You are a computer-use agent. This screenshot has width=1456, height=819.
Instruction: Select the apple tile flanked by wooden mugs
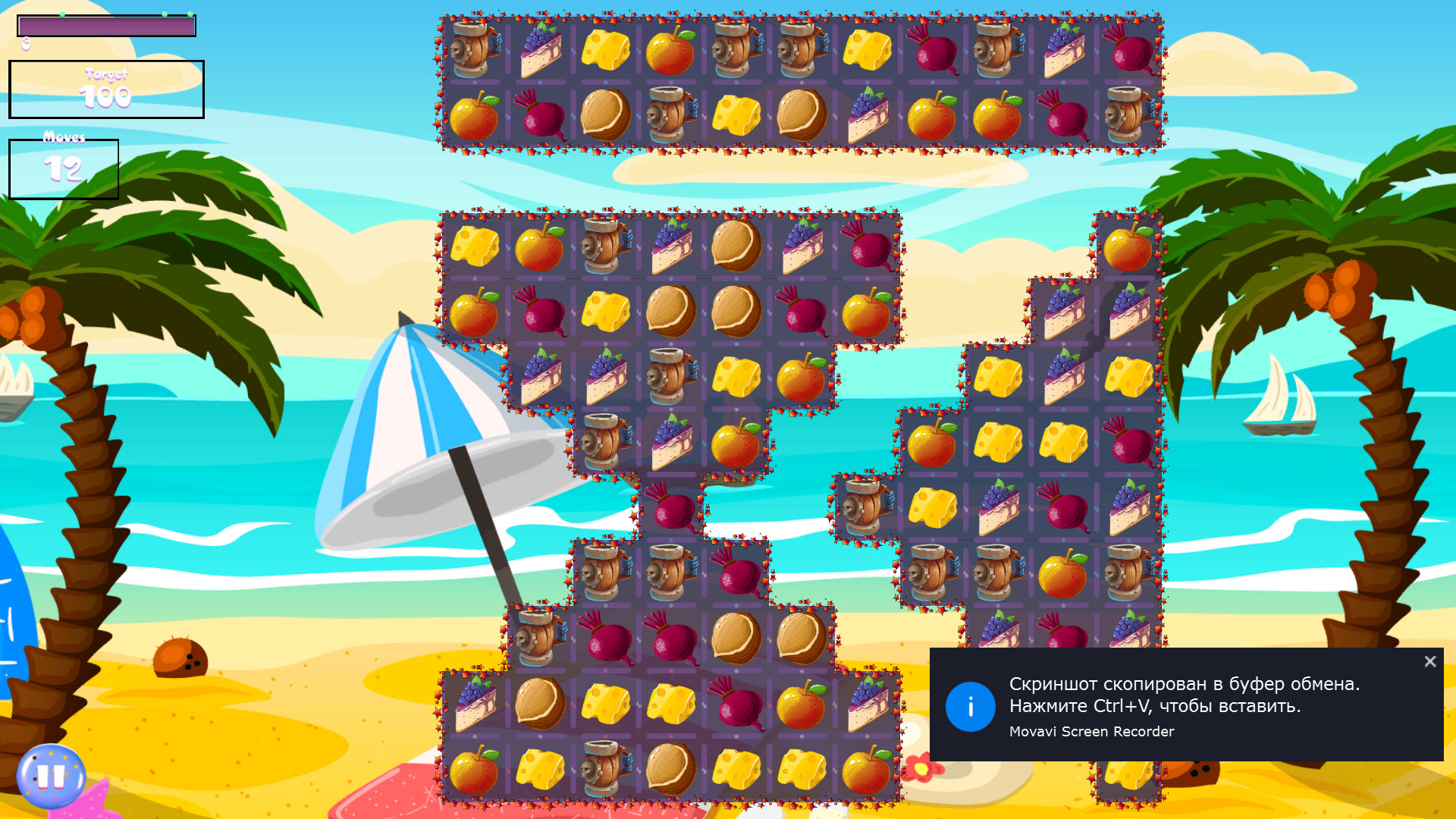(1063, 574)
